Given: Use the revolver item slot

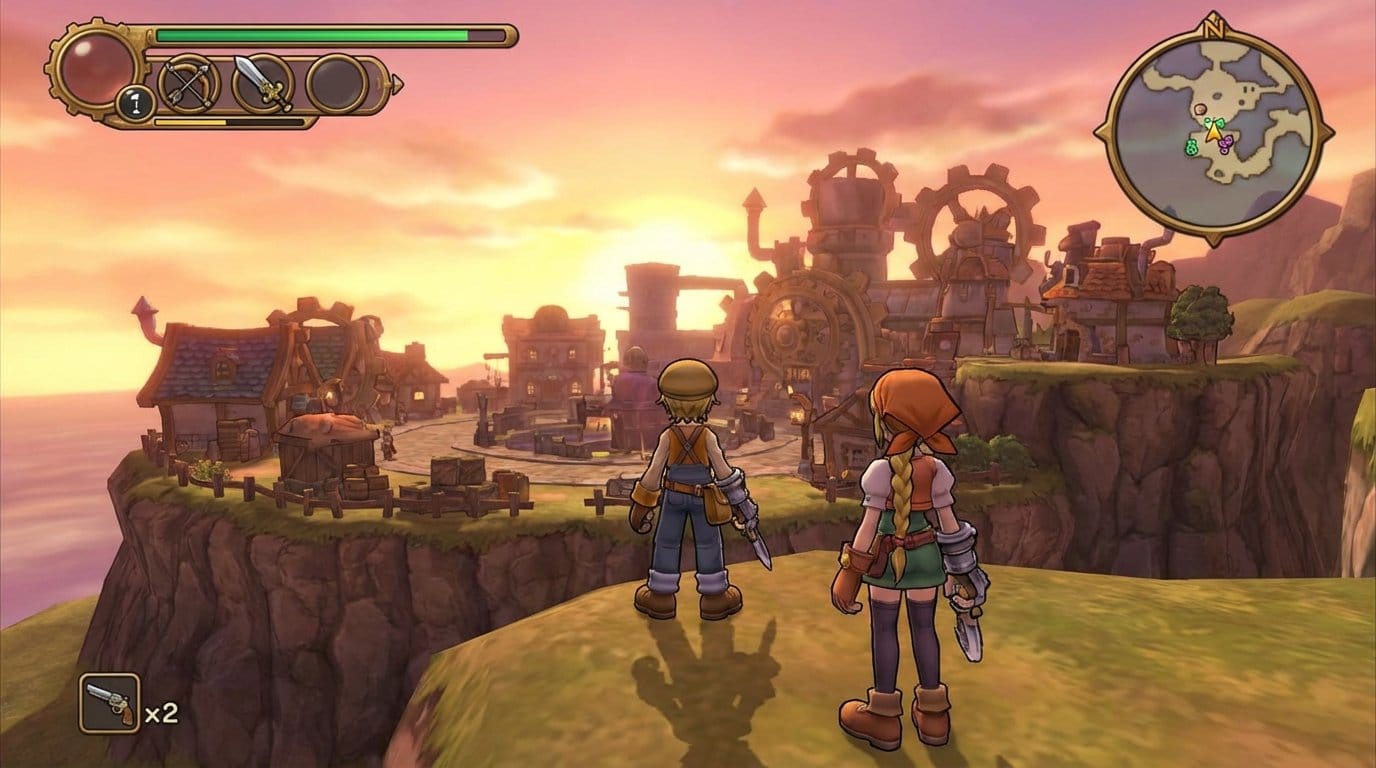Looking at the screenshot, I should [x=109, y=703].
